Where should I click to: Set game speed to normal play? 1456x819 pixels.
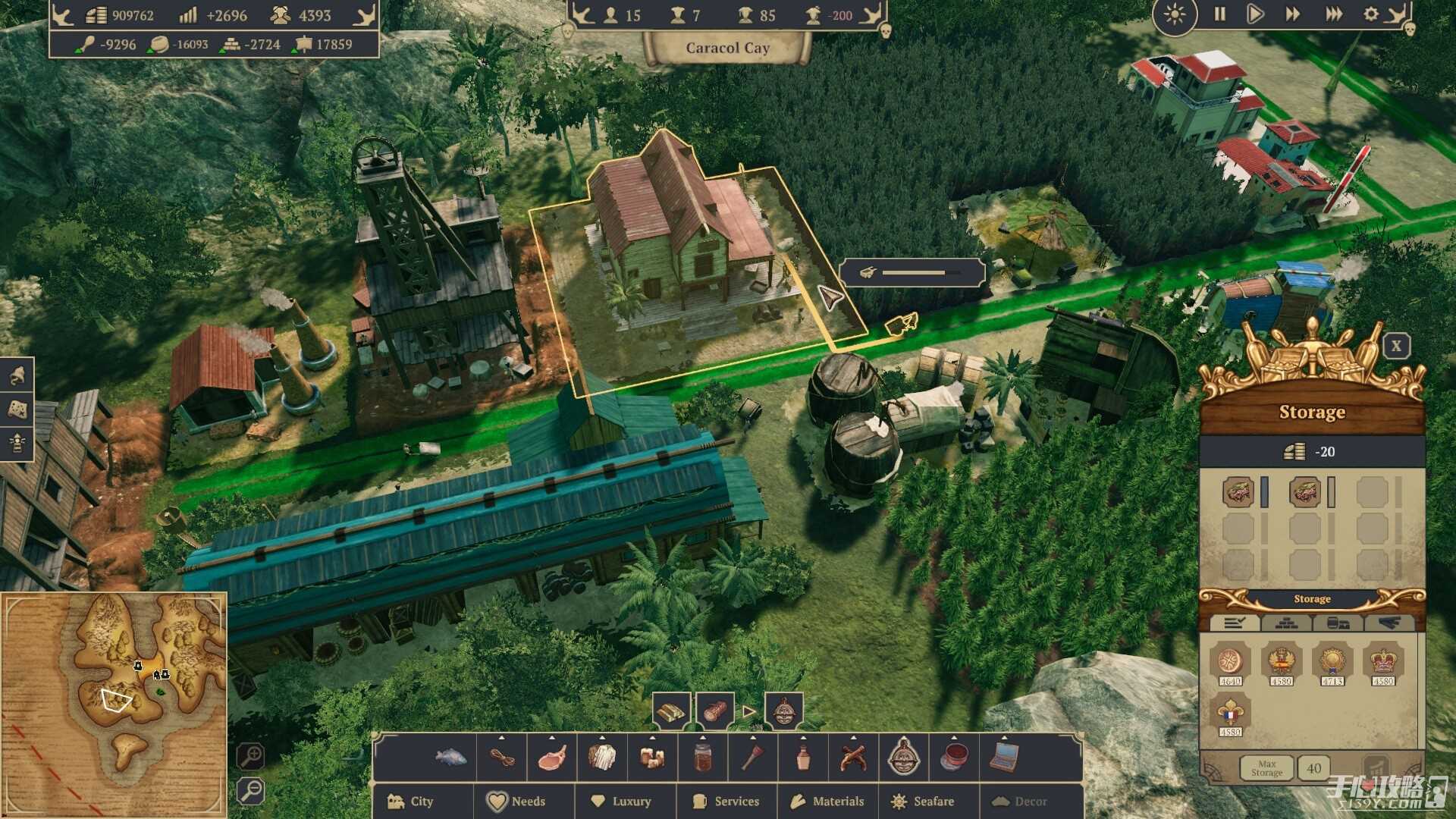1255,14
